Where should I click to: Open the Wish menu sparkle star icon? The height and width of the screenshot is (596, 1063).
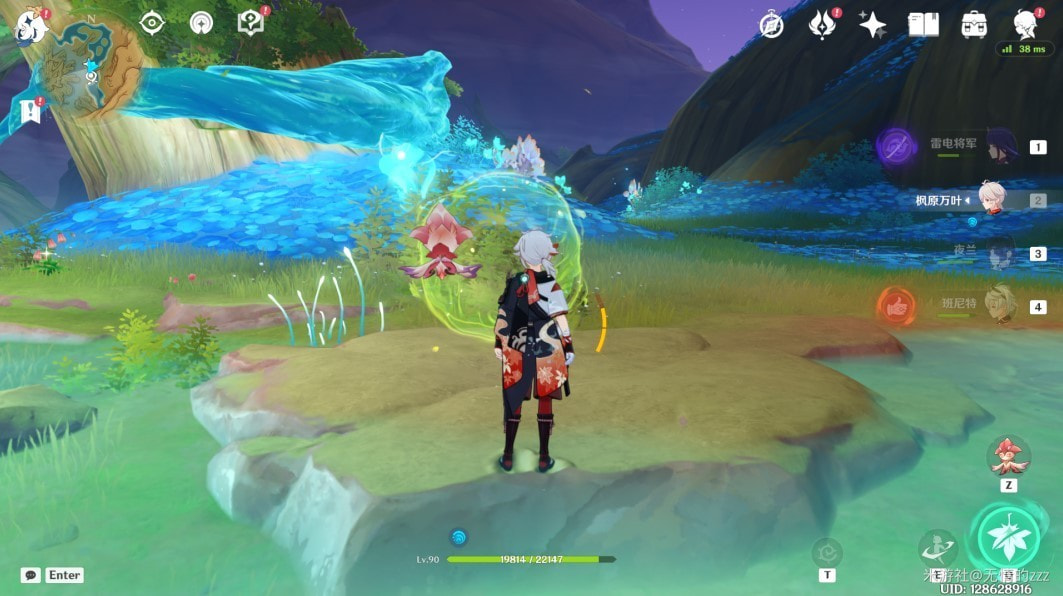872,25
